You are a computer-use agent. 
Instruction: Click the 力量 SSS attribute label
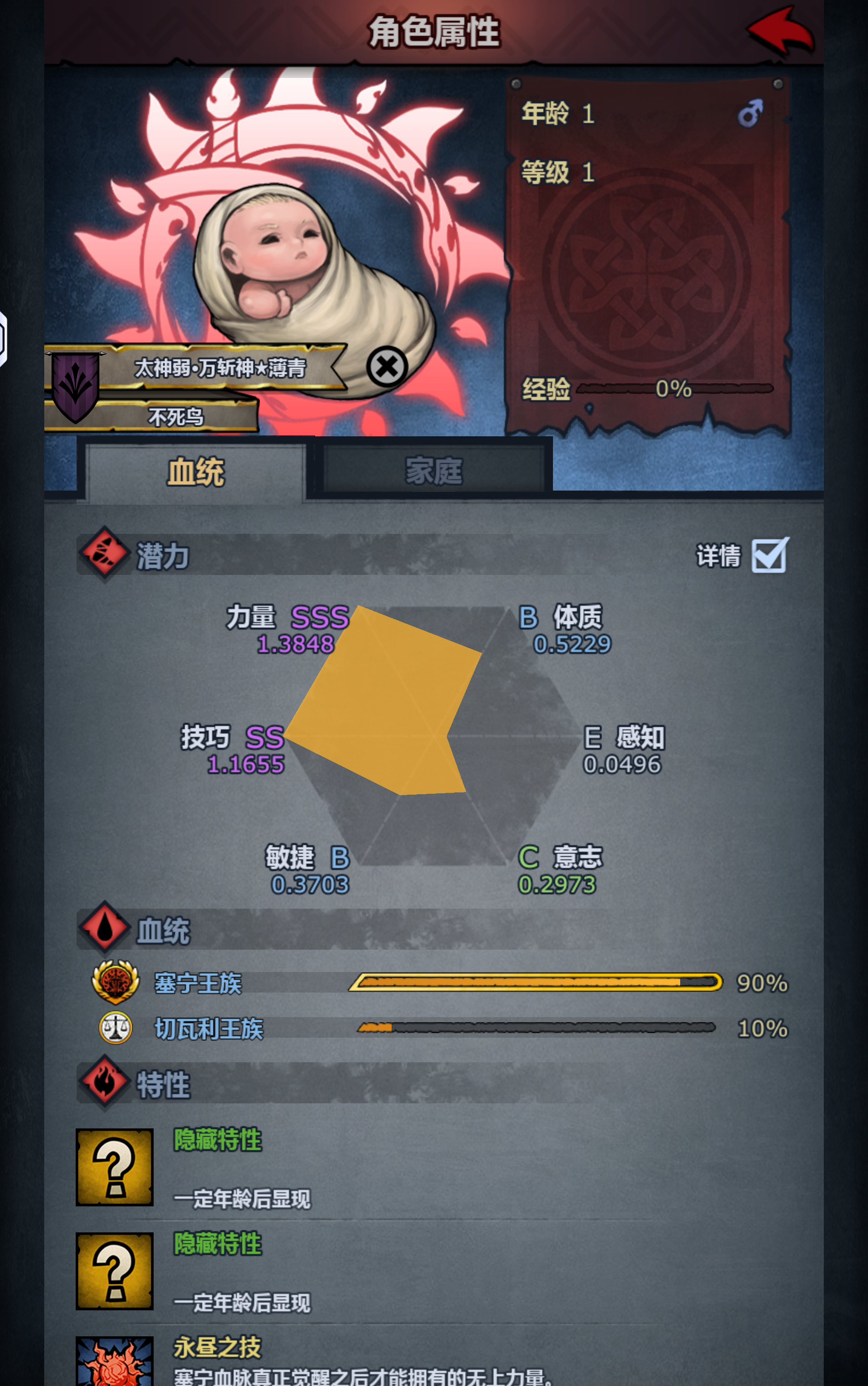coord(286,621)
